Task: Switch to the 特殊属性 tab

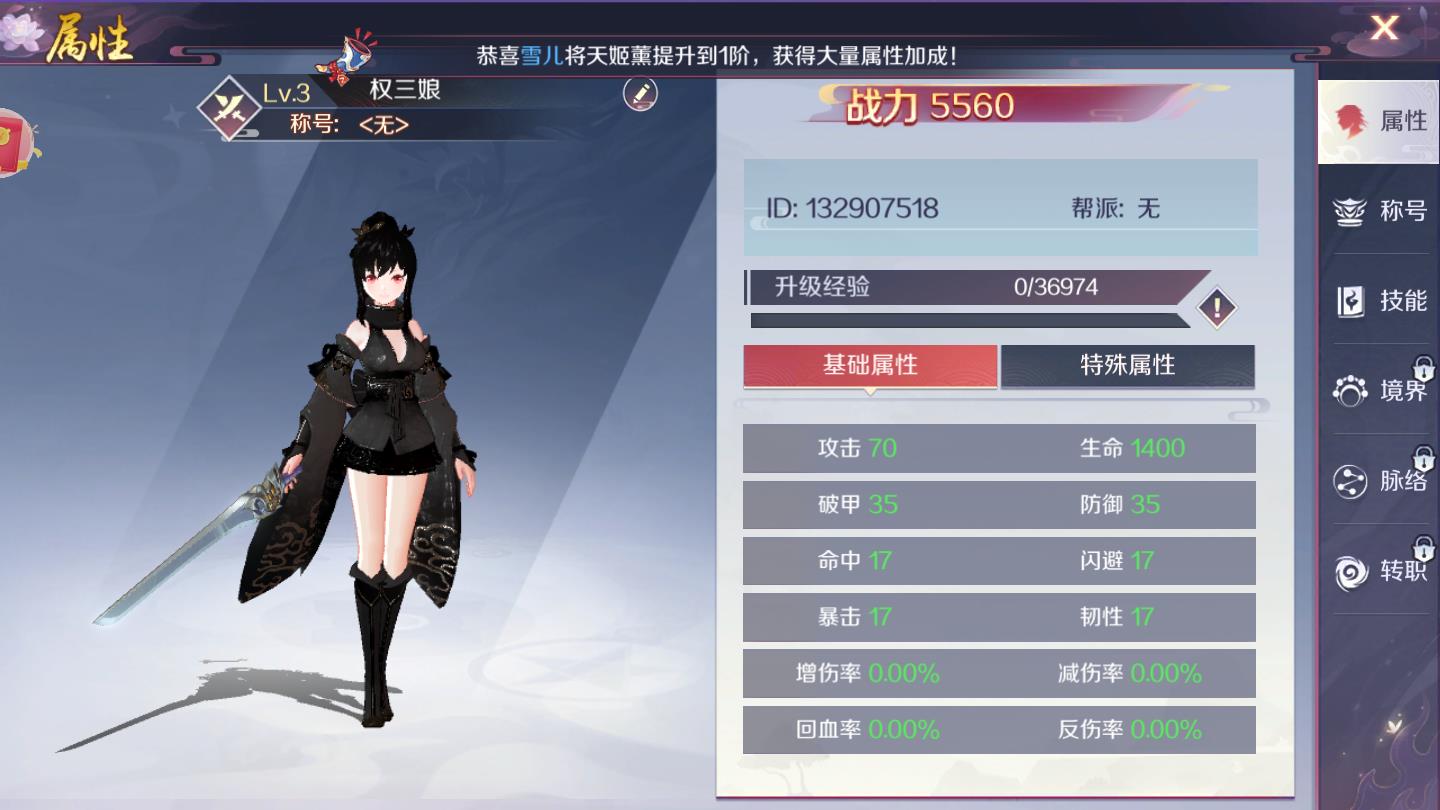Action: pos(1128,367)
